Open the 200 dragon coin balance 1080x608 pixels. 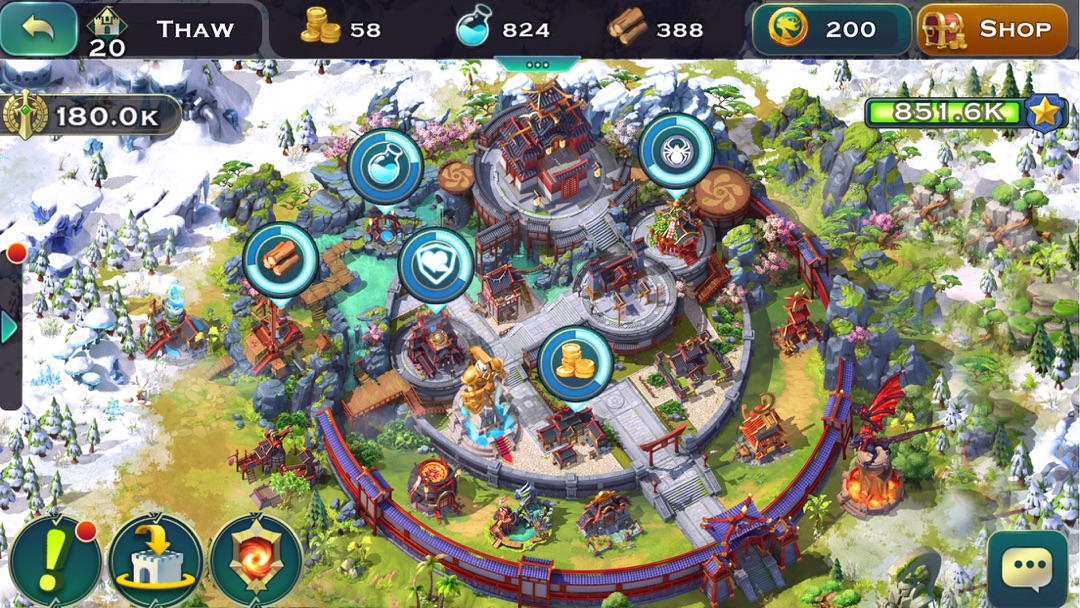point(831,29)
